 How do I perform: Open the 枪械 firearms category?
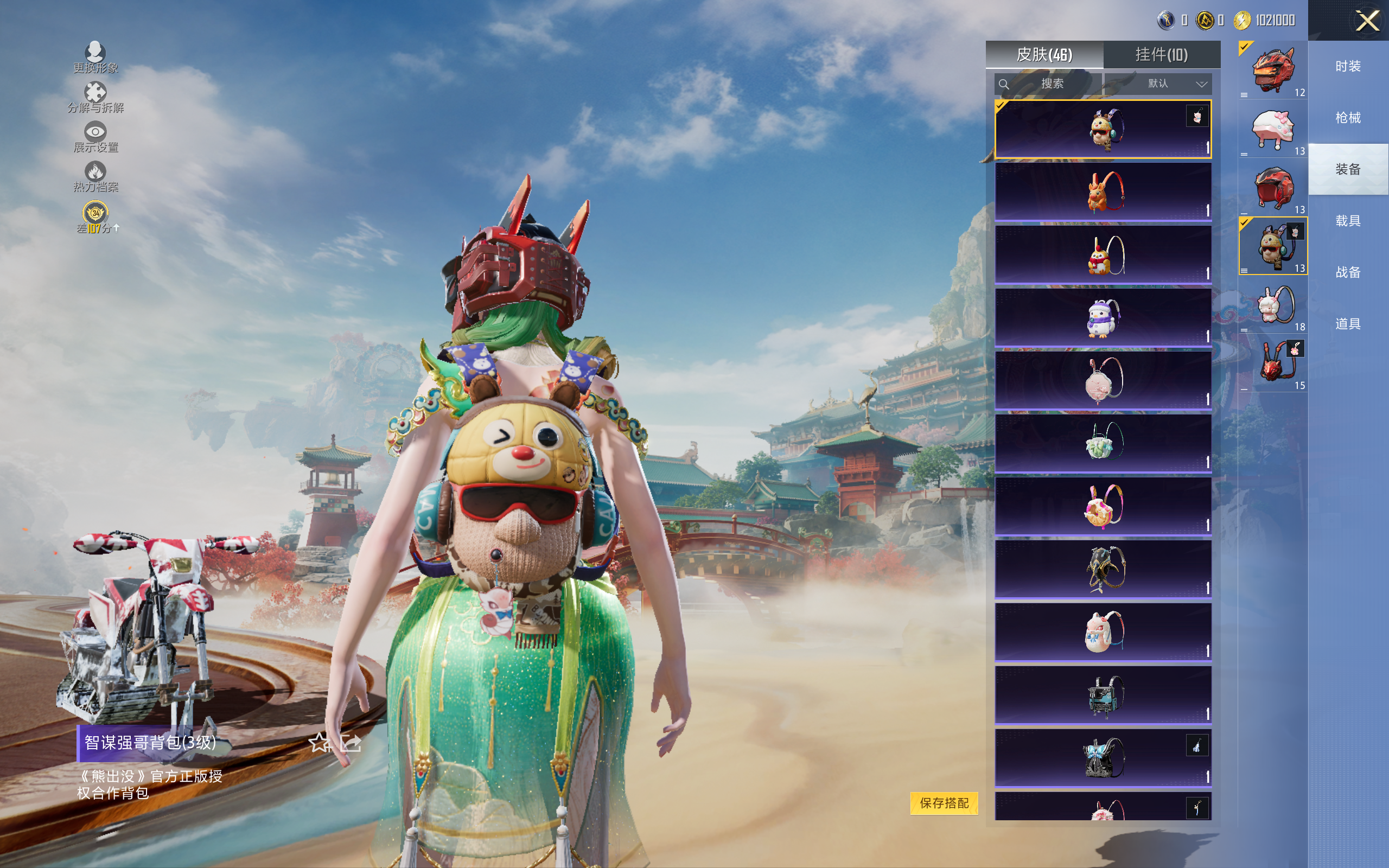coord(1348,118)
